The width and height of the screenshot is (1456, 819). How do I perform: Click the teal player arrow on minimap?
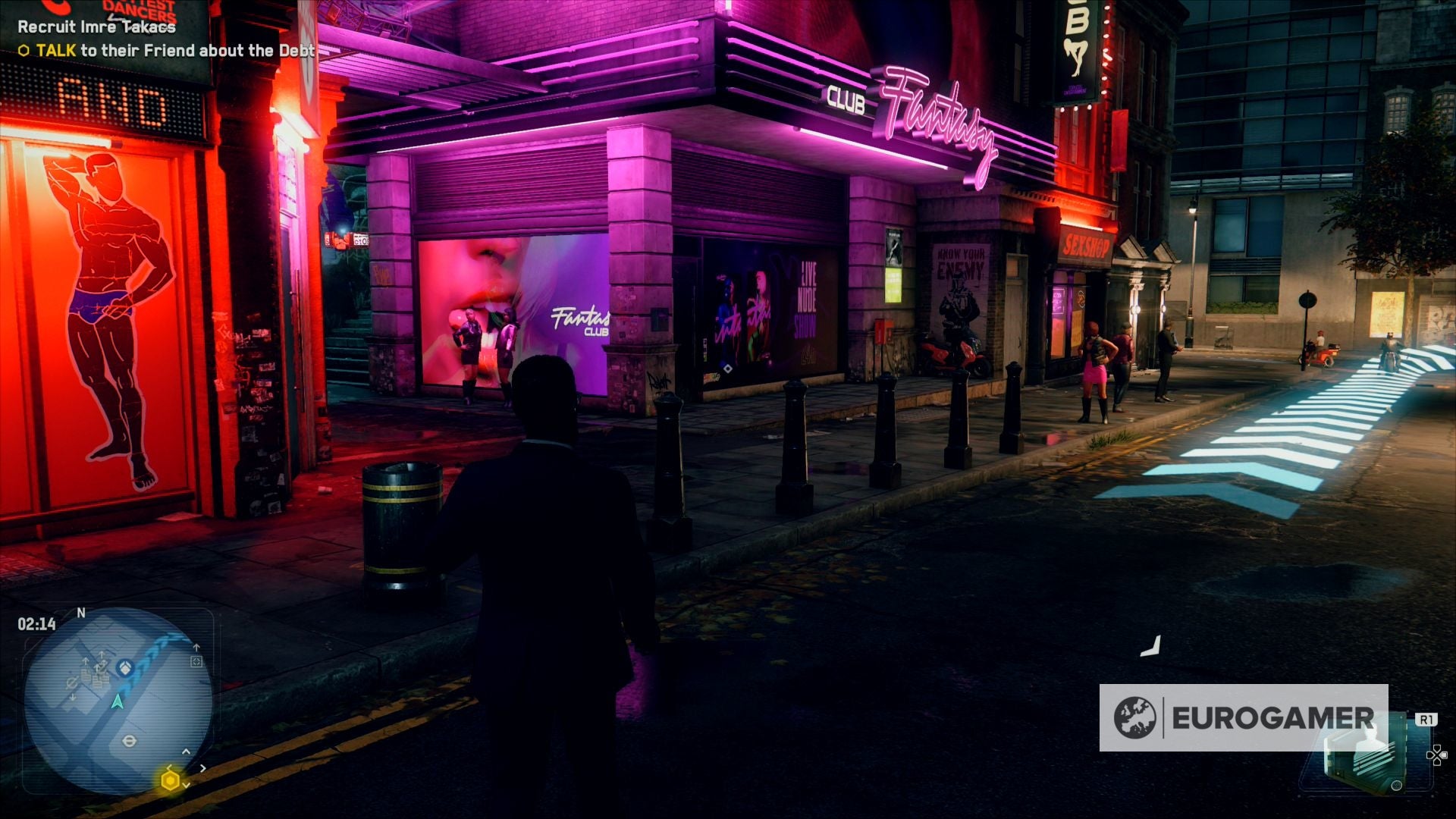coord(117,701)
